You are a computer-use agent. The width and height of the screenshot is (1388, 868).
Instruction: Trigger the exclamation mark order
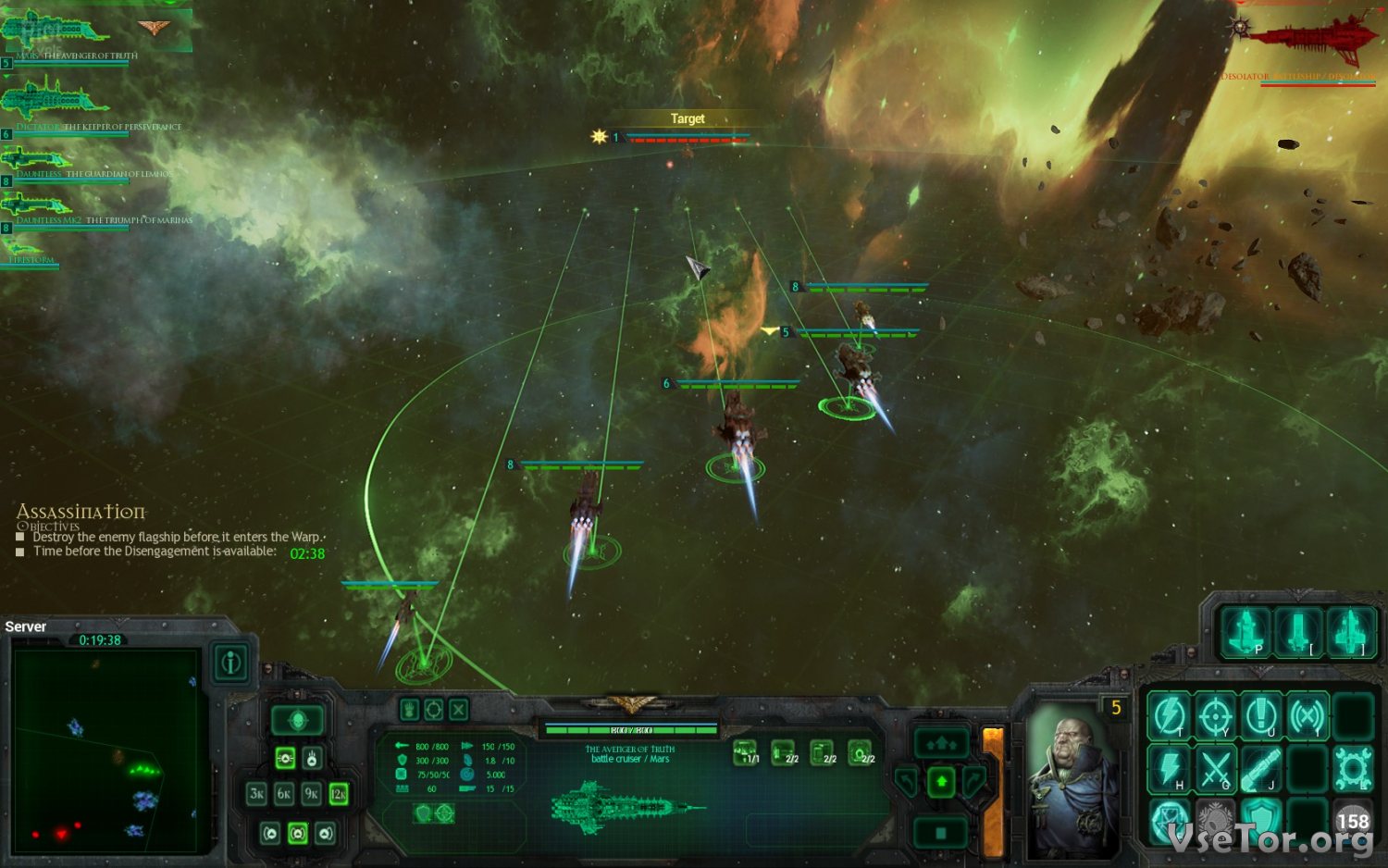click(x=1261, y=715)
